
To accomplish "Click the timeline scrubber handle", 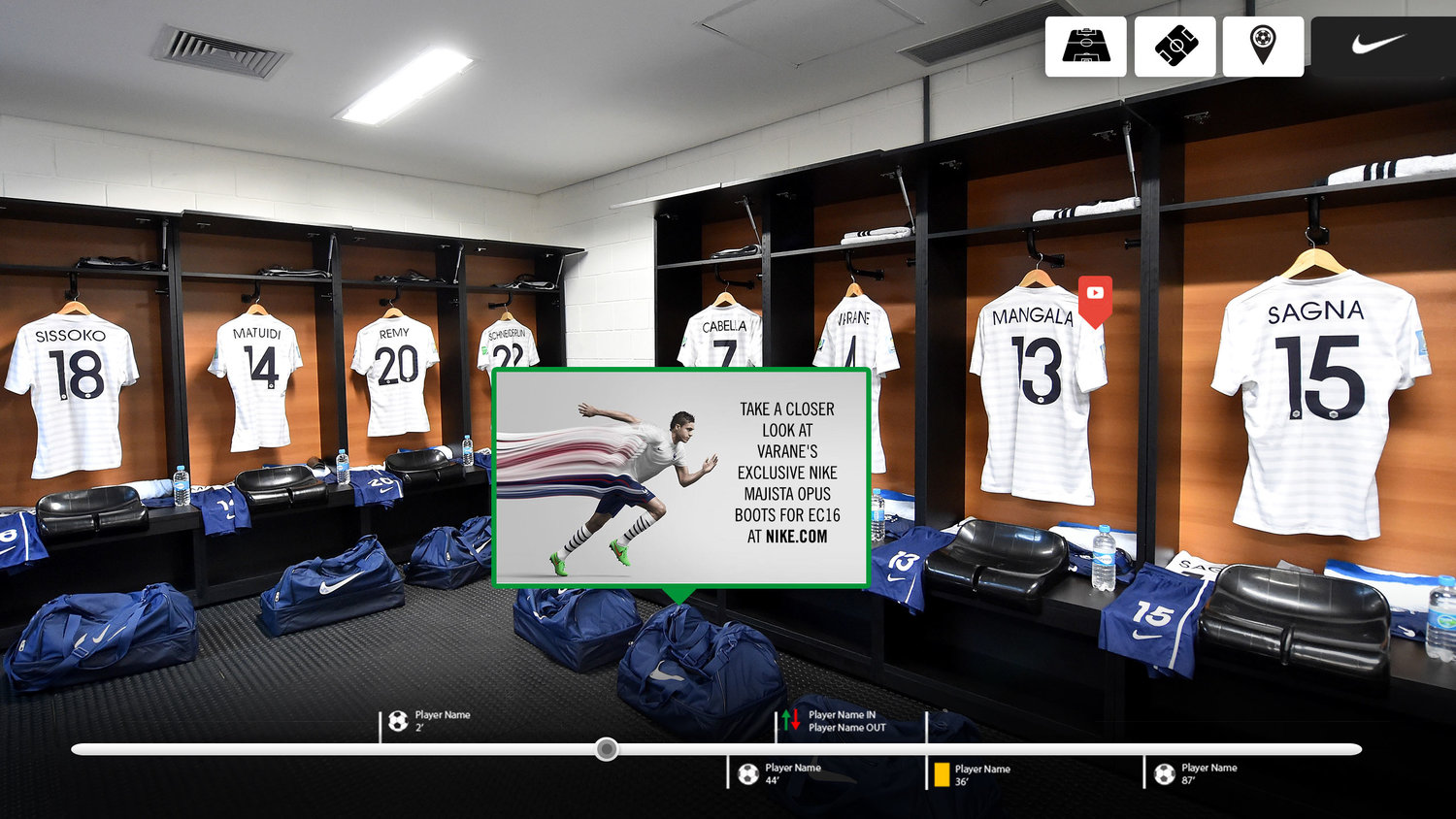I will pyautogui.click(x=607, y=749).
